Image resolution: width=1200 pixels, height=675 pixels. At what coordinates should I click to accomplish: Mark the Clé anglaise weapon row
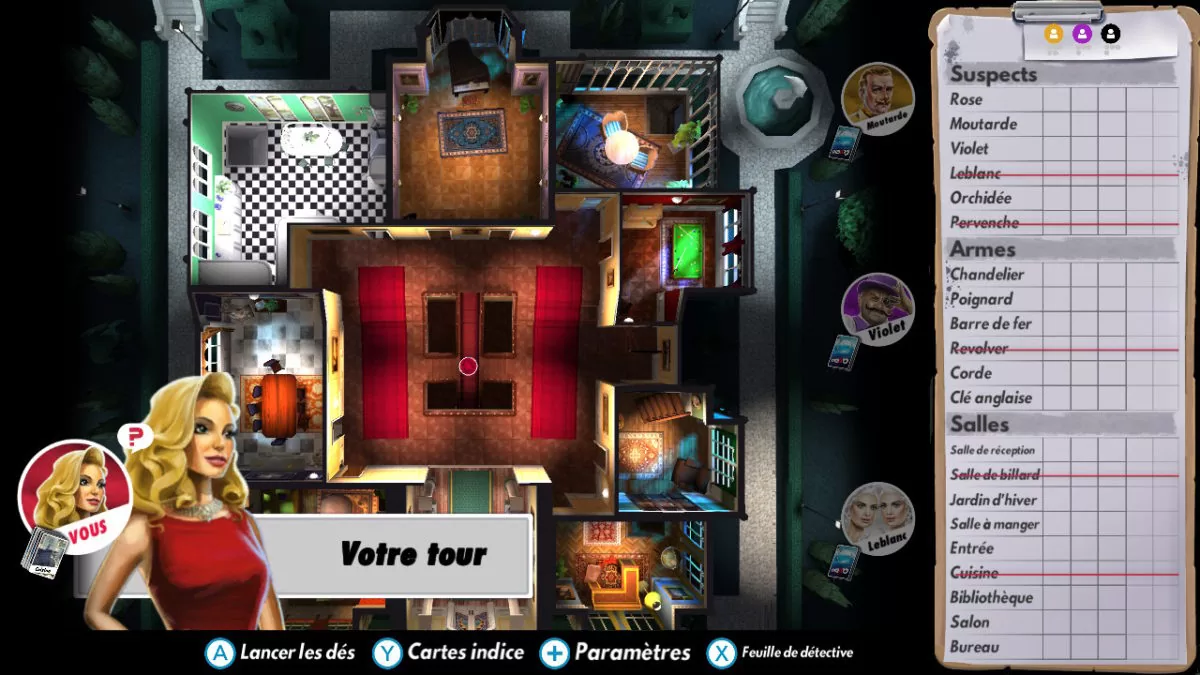[991, 398]
